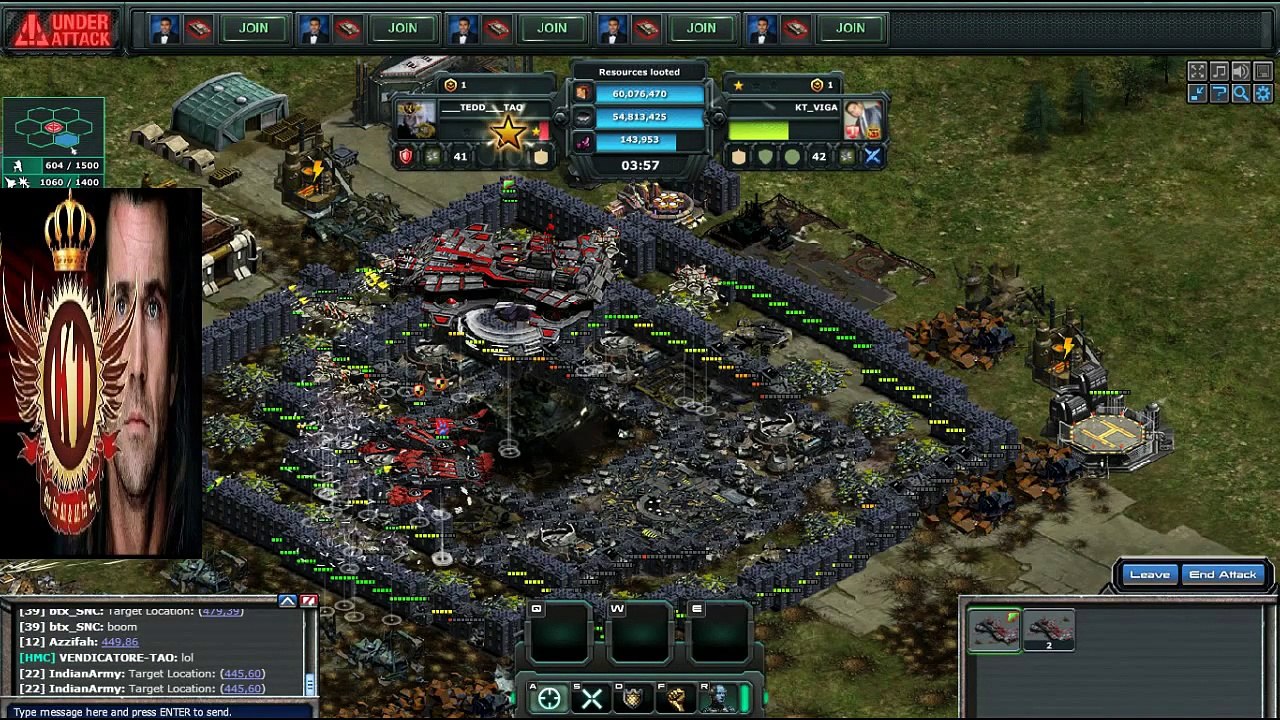1280x720 pixels.
Task: Open settings via the gear icon
Action: pos(1262,93)
